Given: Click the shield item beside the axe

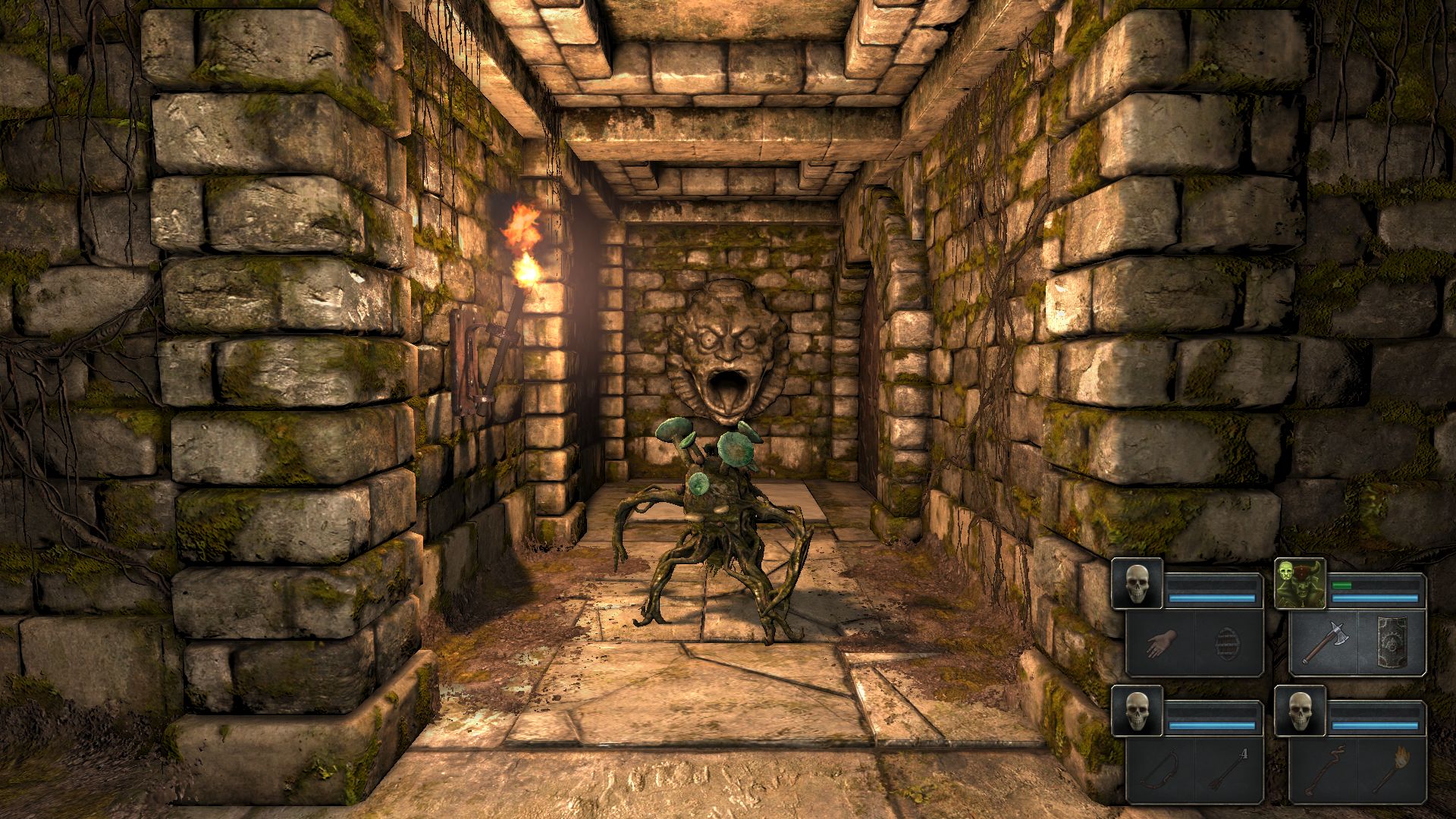Looking at the screenshot, I should [1390, 640].
